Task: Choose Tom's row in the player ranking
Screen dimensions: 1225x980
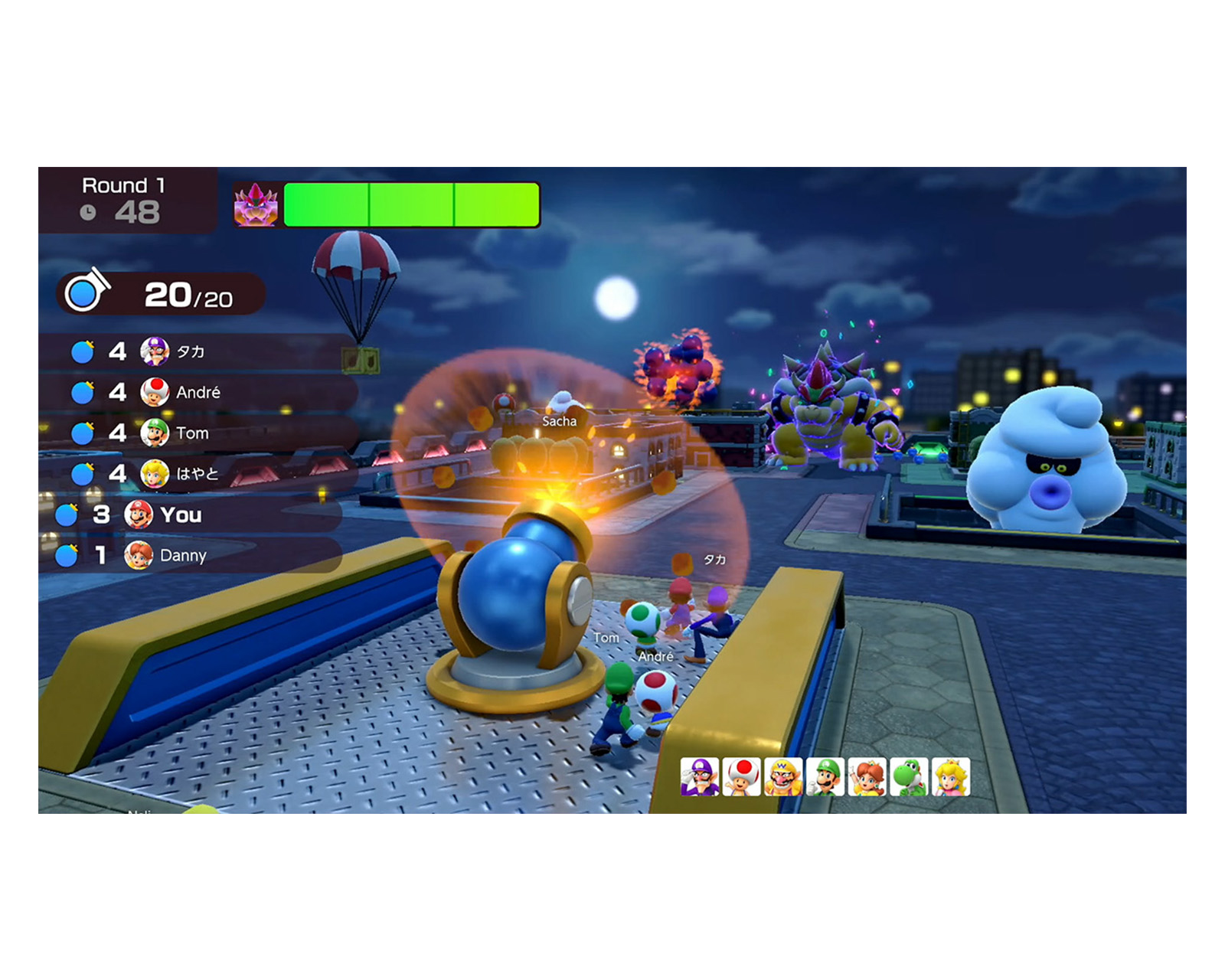Action: tap(191, 433)
